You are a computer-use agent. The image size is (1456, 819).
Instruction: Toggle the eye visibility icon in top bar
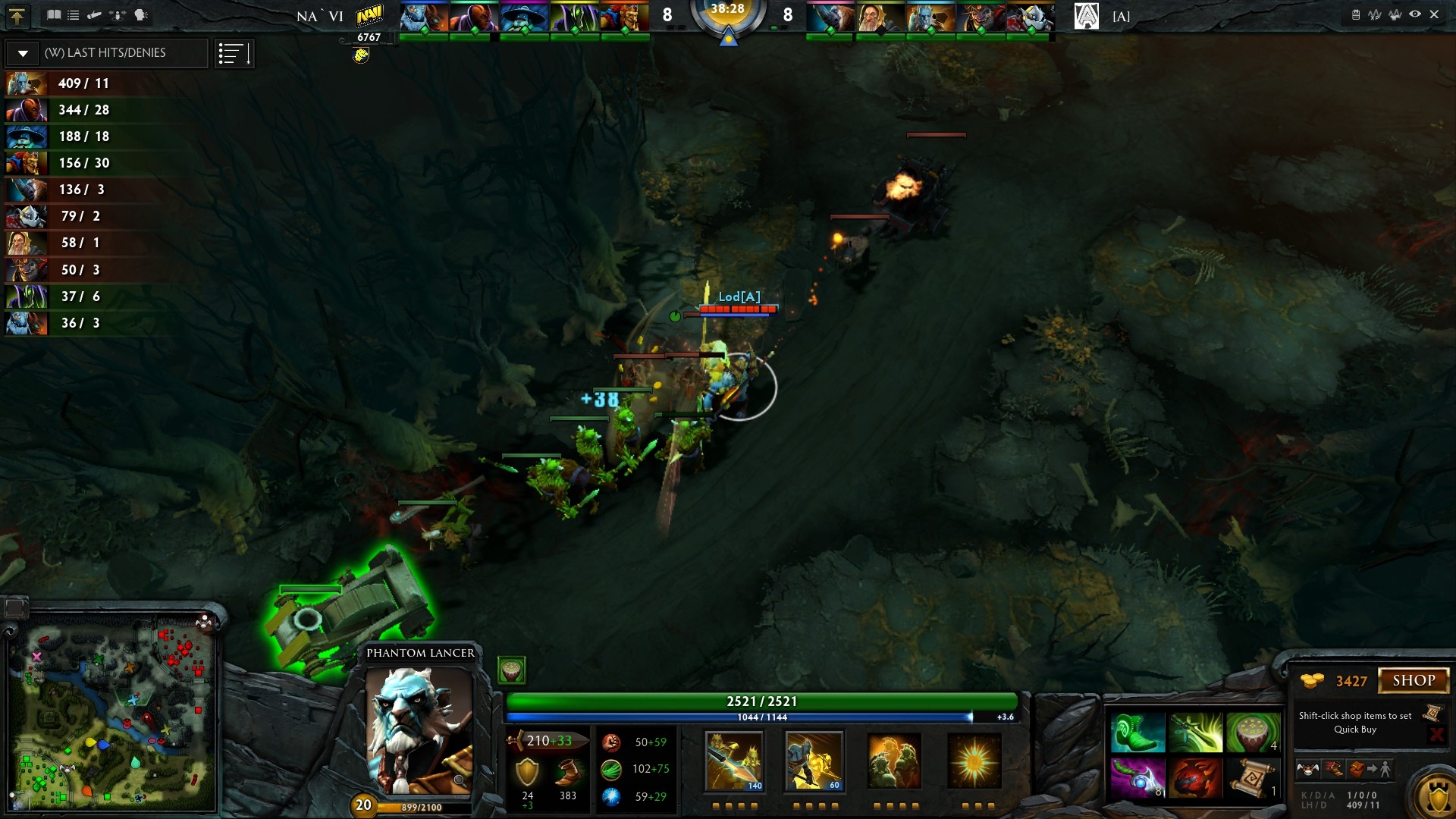pos(1414,14)
